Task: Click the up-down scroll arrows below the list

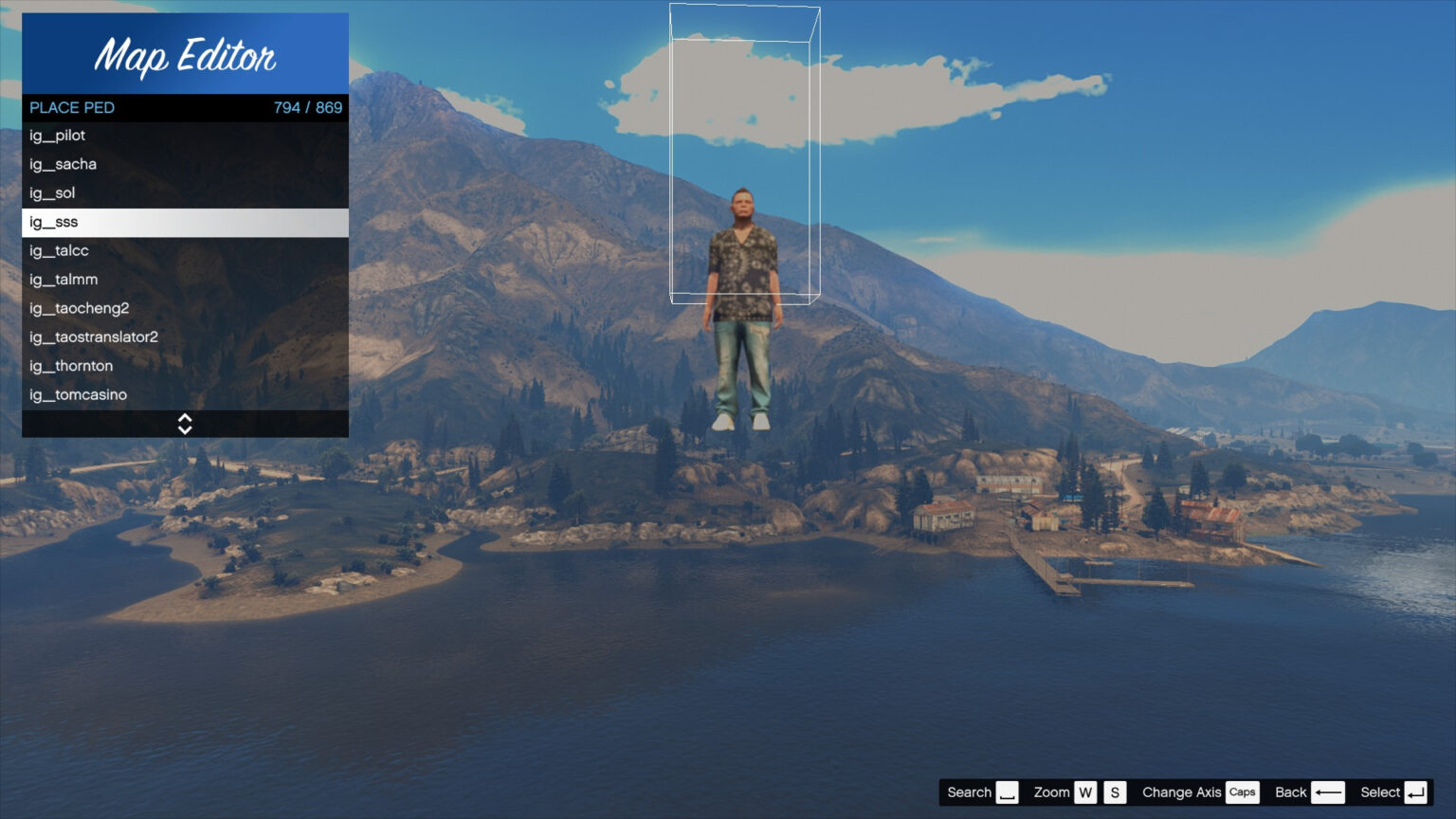Action: click(185, 424)
